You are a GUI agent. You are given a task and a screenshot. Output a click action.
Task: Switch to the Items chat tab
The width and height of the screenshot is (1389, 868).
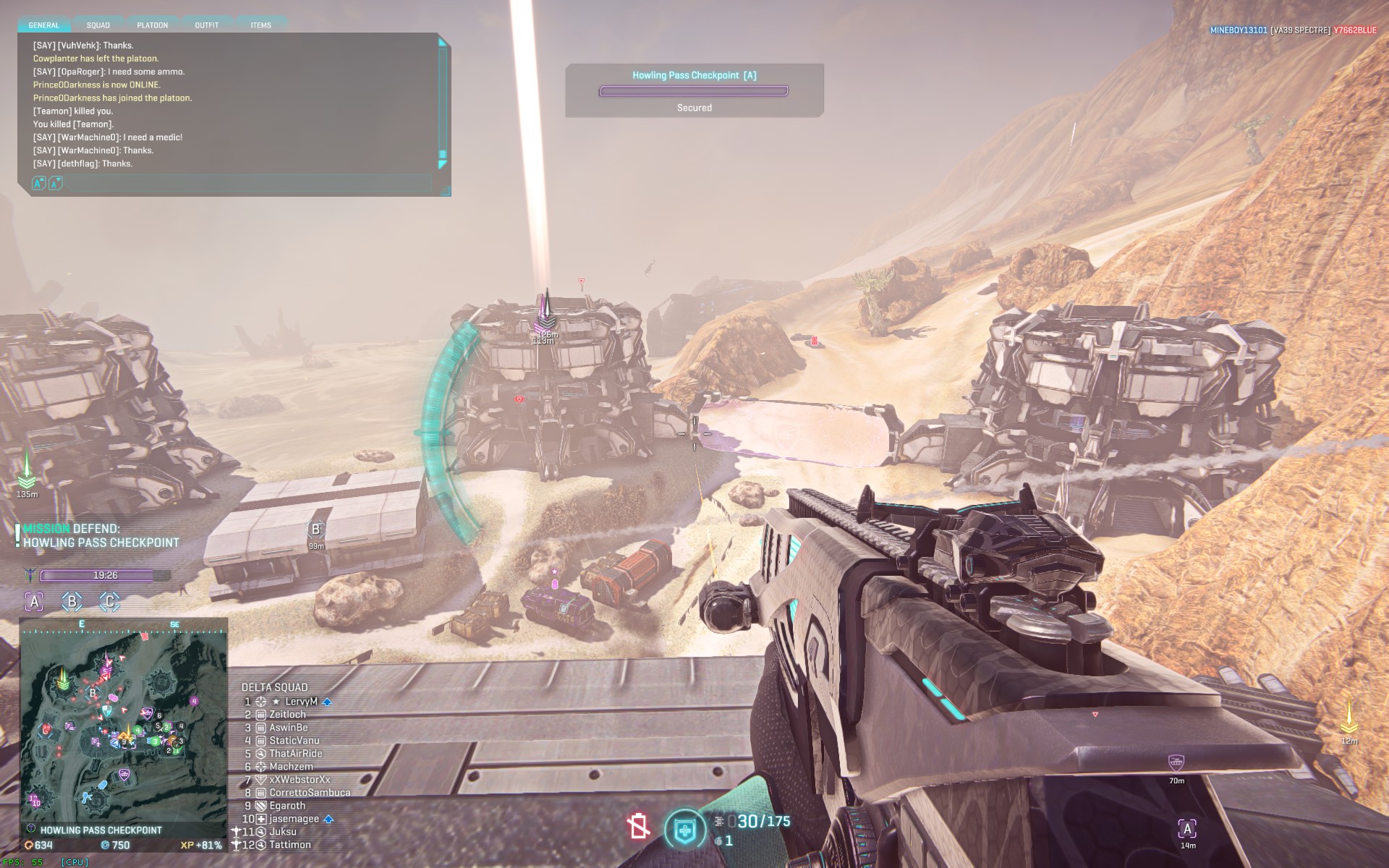tap(260, 25)
